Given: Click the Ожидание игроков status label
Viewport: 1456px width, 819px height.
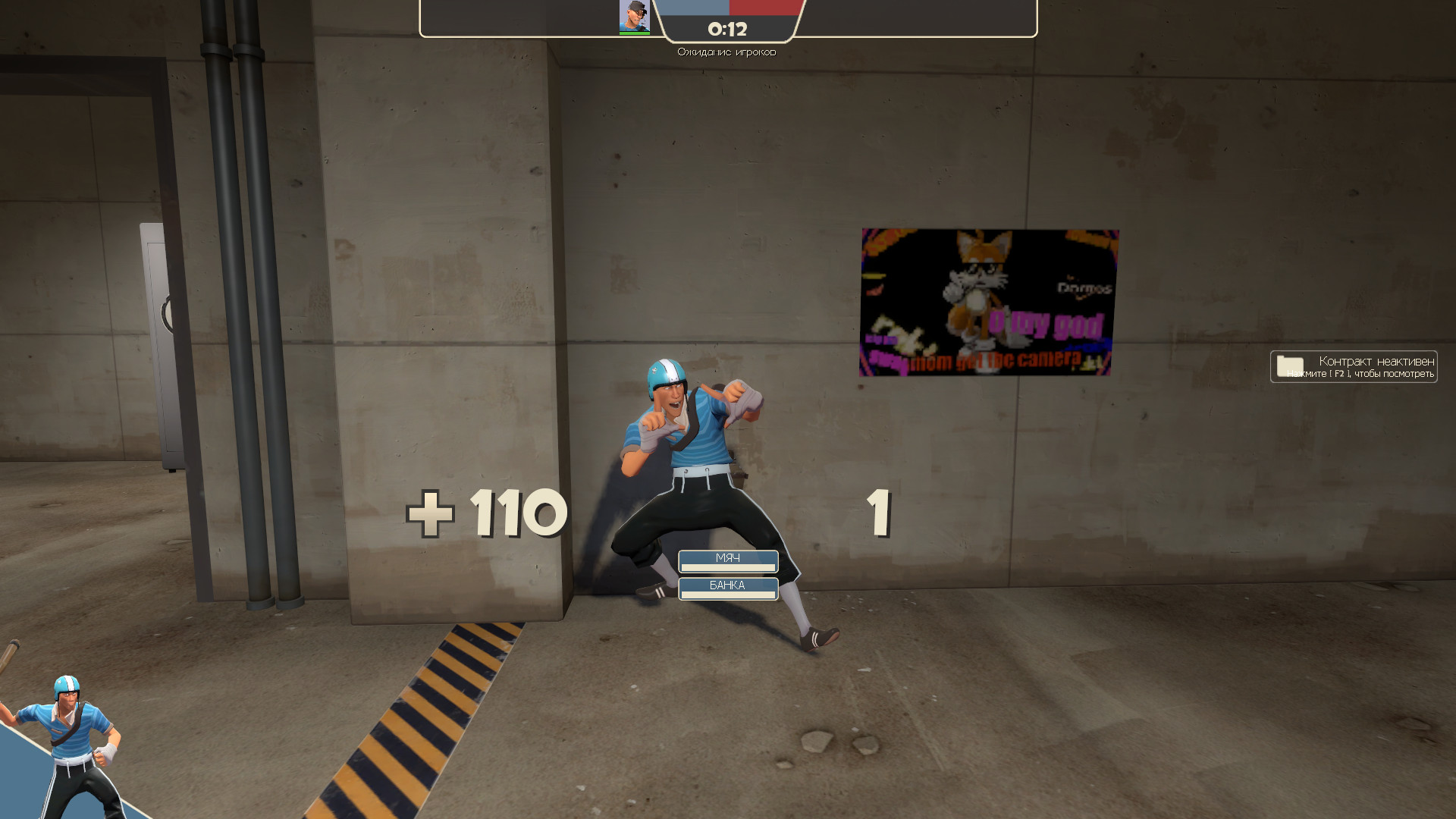Looking at the screenshot, I should click(x=726, y=52).
